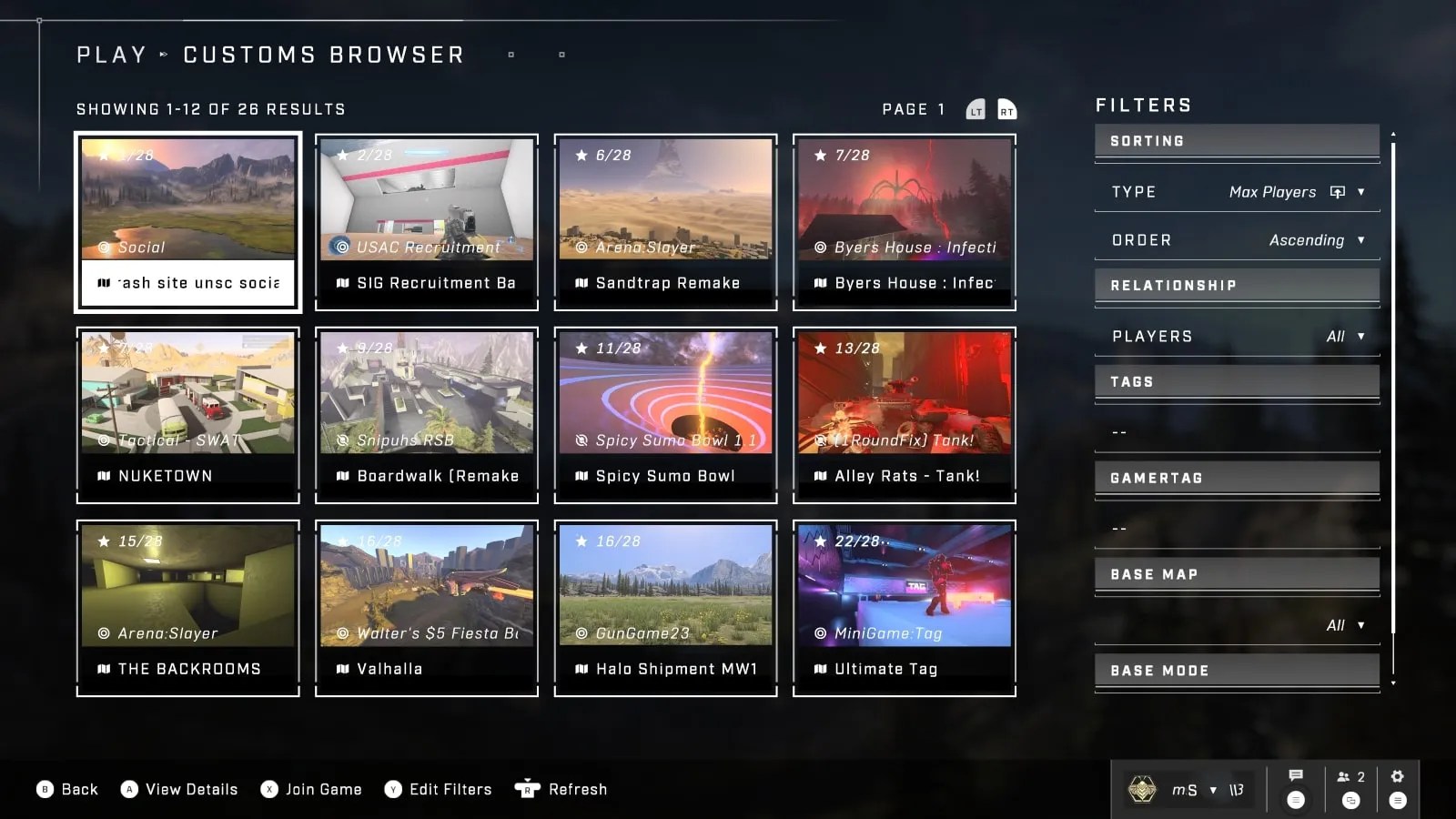The height and width of the screenshot is (819, 1456).
Task: Click the View Details button
Action: click(x=178, y=789)
